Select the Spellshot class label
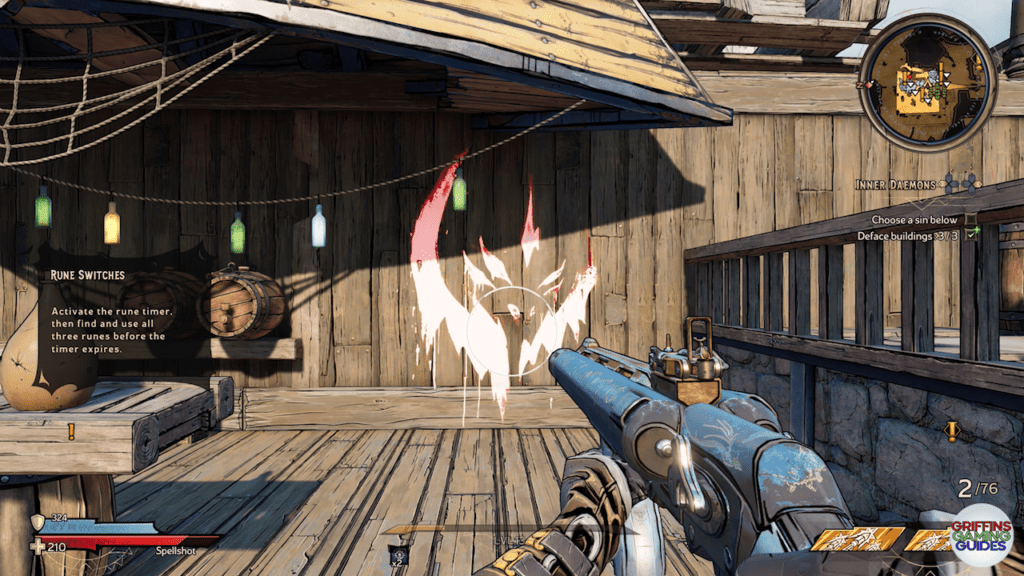The image size is (1024, 576). 175,550
